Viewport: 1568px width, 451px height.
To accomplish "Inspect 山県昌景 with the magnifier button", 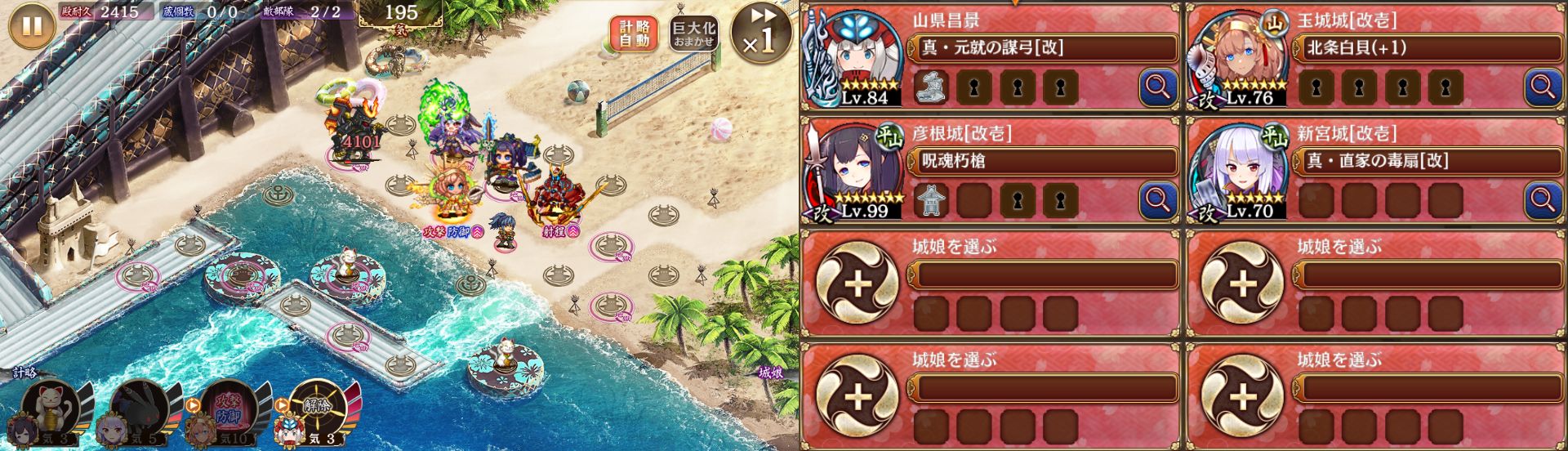I will pyautogui.click(x=1157, y=86).
